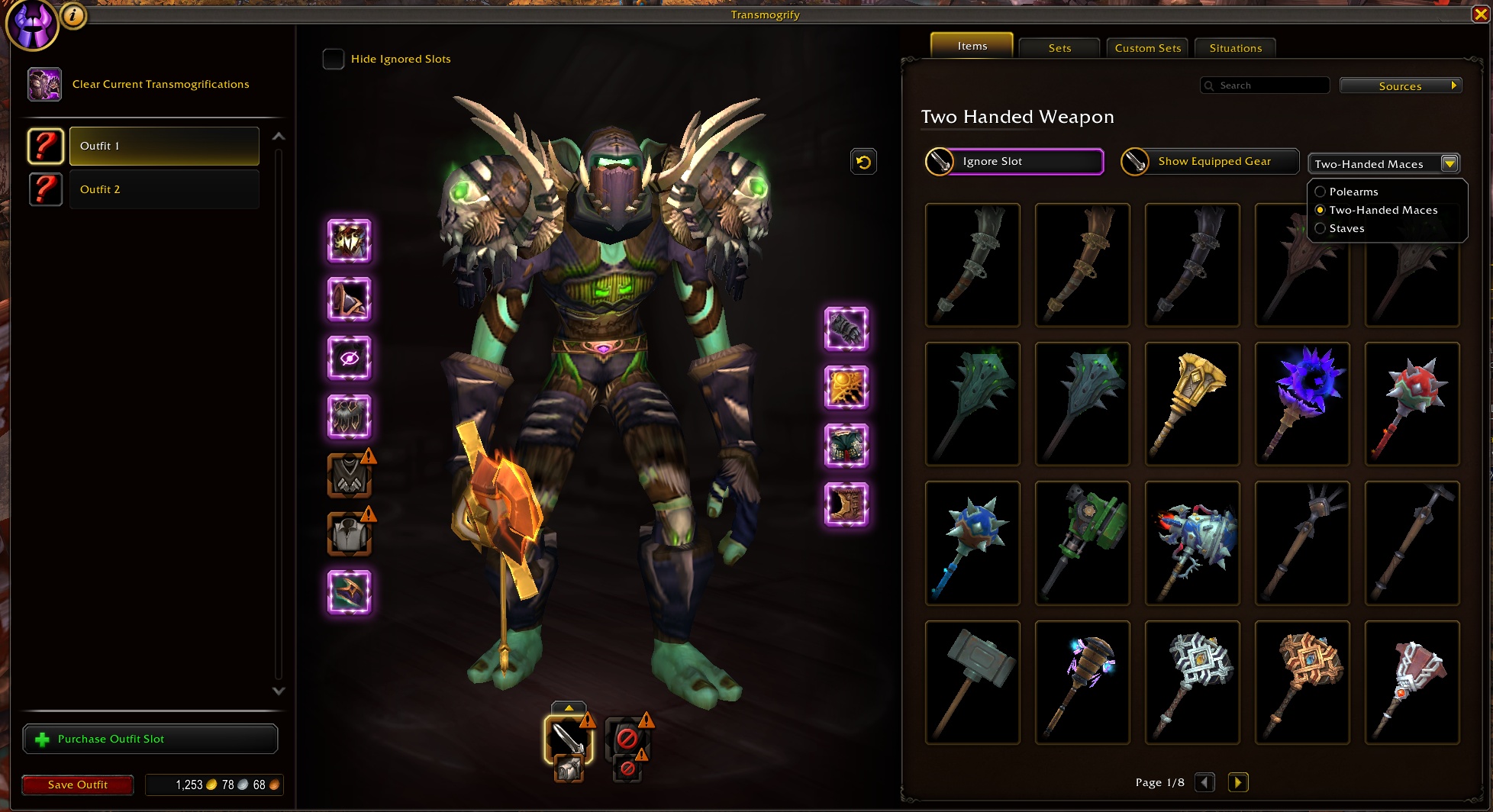
Task: Click the reset camera rotation icon
Action: tap(863, 161)
